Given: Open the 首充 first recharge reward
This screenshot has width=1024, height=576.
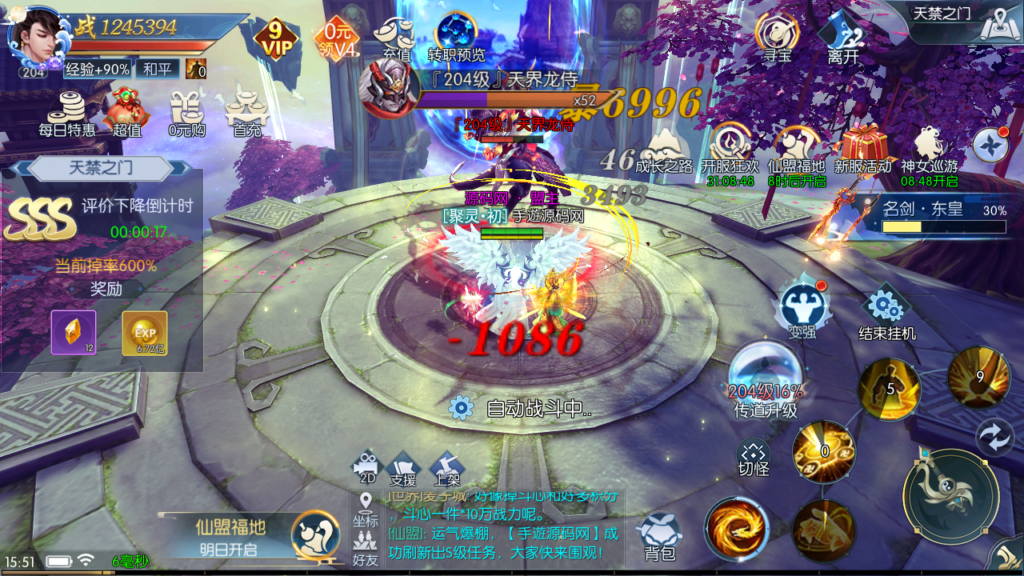Looking at the screenshot, I should tap(246, 111).
